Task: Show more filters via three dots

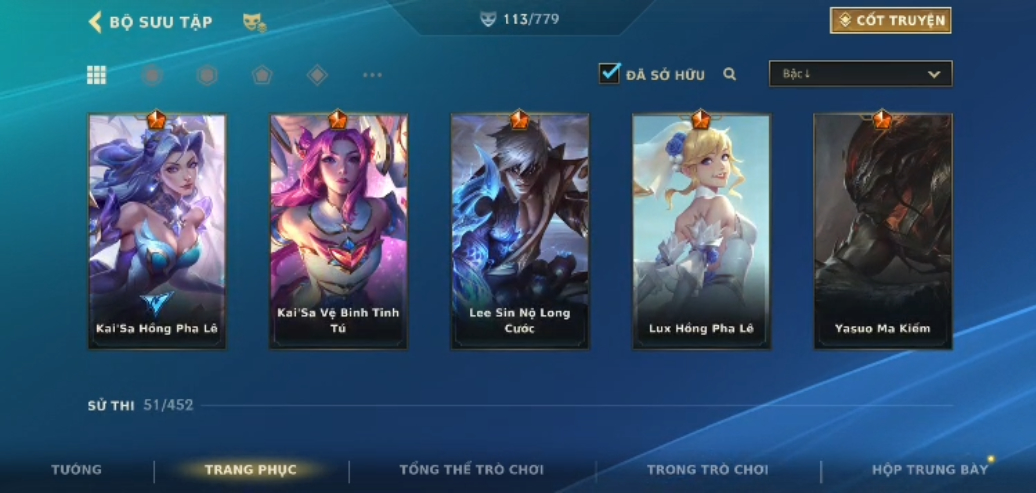Action: [372, 75]
